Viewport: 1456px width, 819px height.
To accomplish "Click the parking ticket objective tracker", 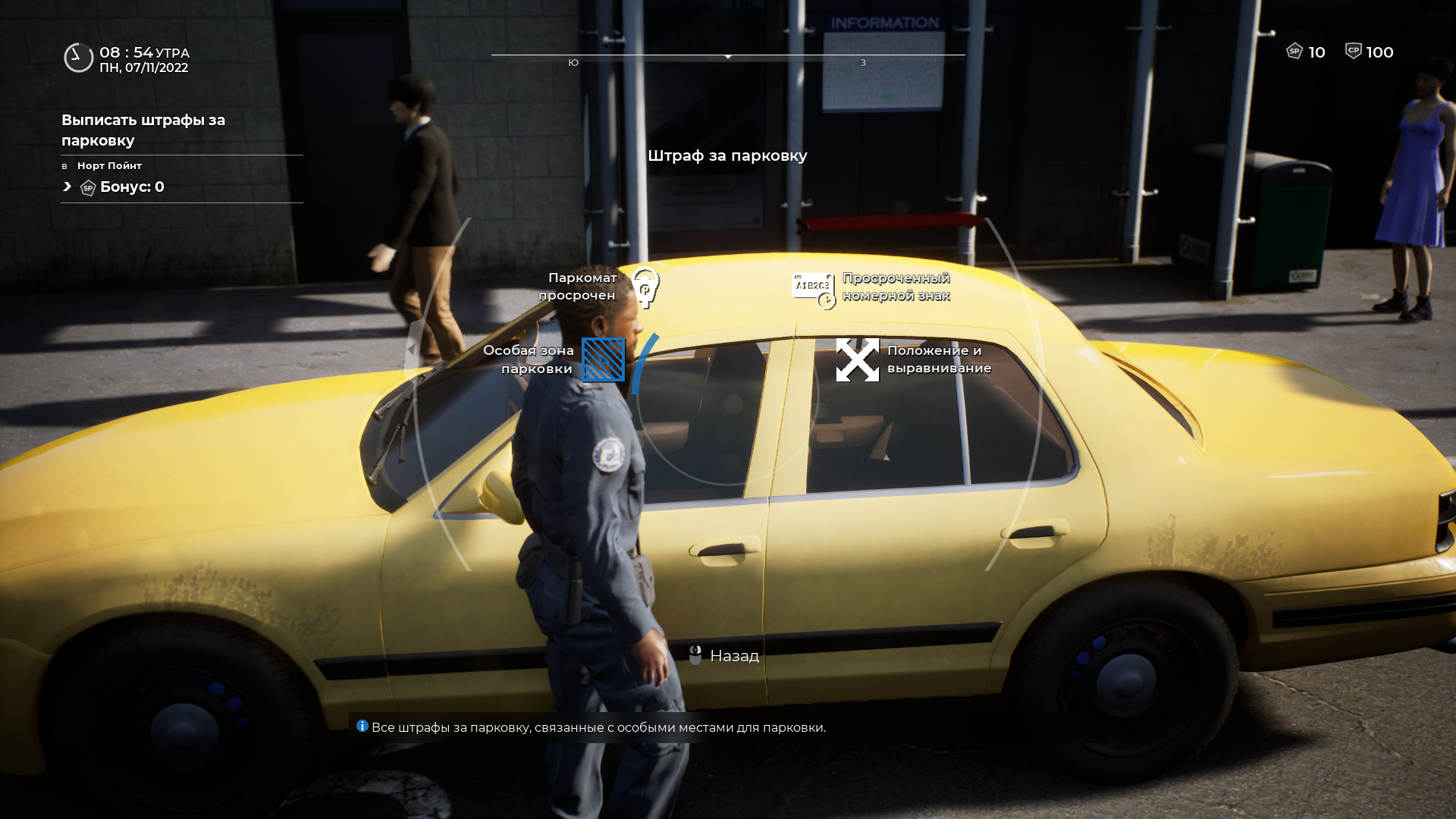I will (143, 130).
